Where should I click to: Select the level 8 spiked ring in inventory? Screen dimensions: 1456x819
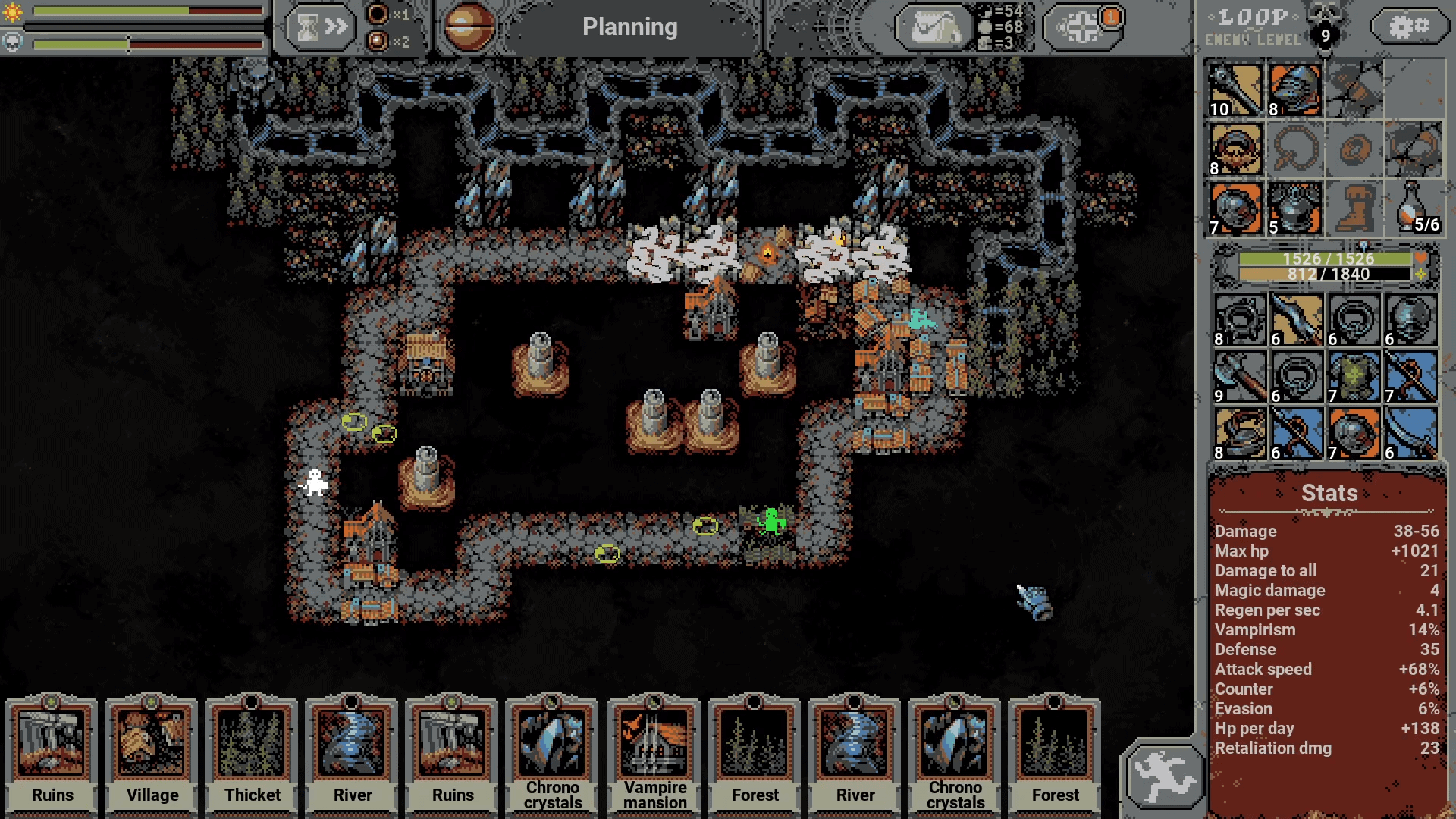click(1239, 320)
